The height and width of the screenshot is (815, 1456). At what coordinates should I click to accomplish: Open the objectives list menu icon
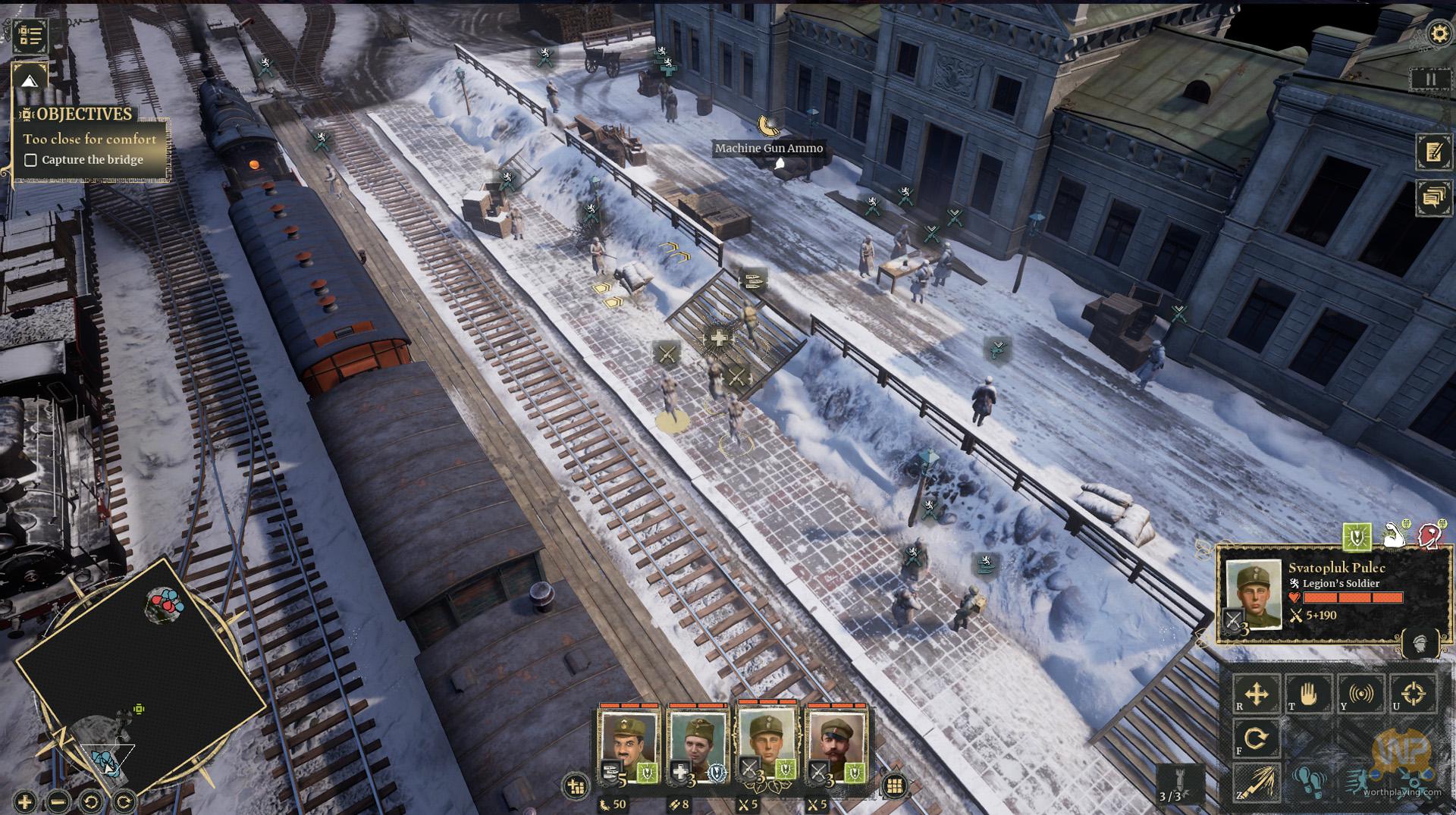[30, 35]
